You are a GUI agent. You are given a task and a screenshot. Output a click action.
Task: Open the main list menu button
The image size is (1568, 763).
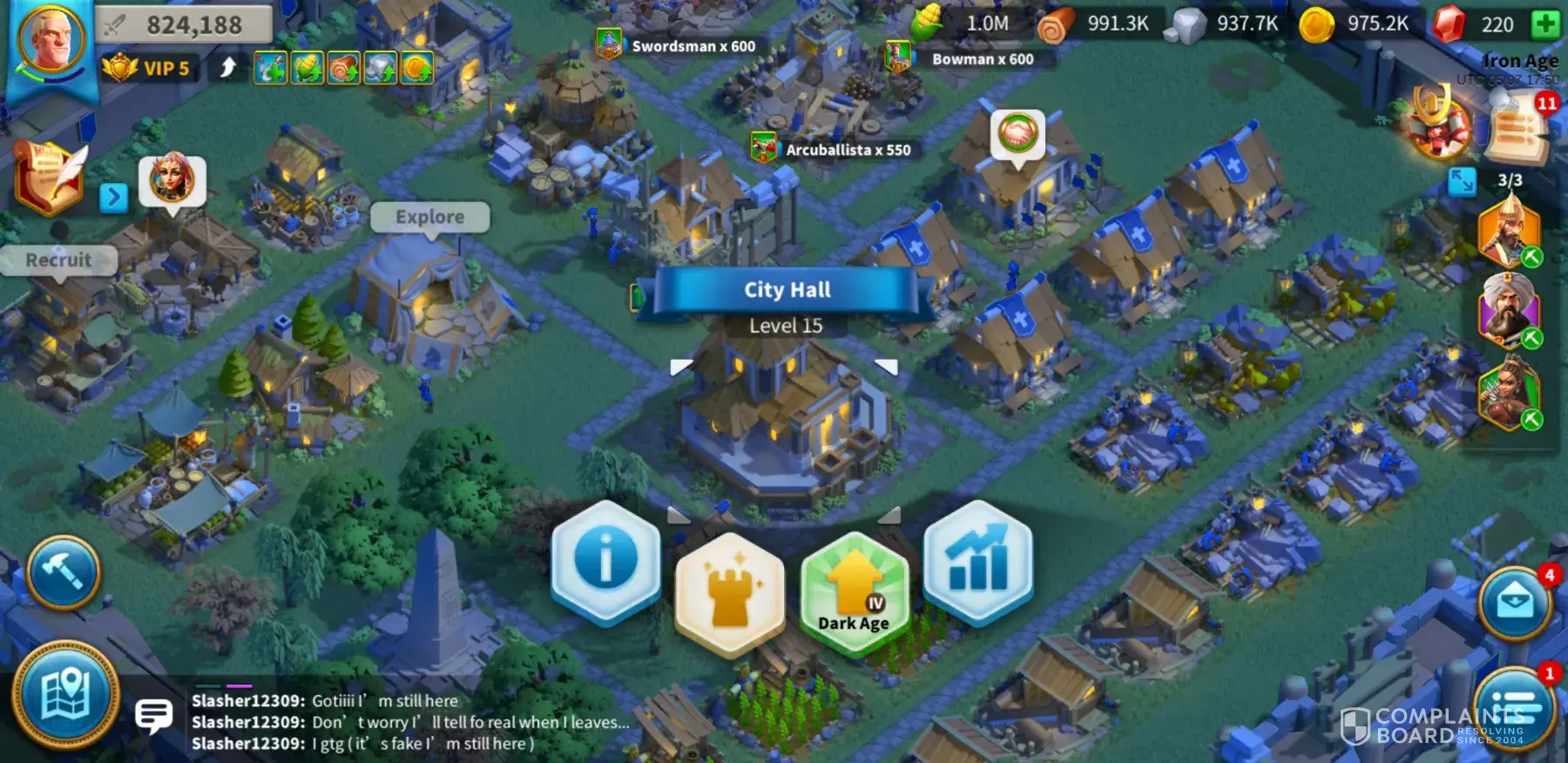pyautogui.click(x=1515, y=706)
